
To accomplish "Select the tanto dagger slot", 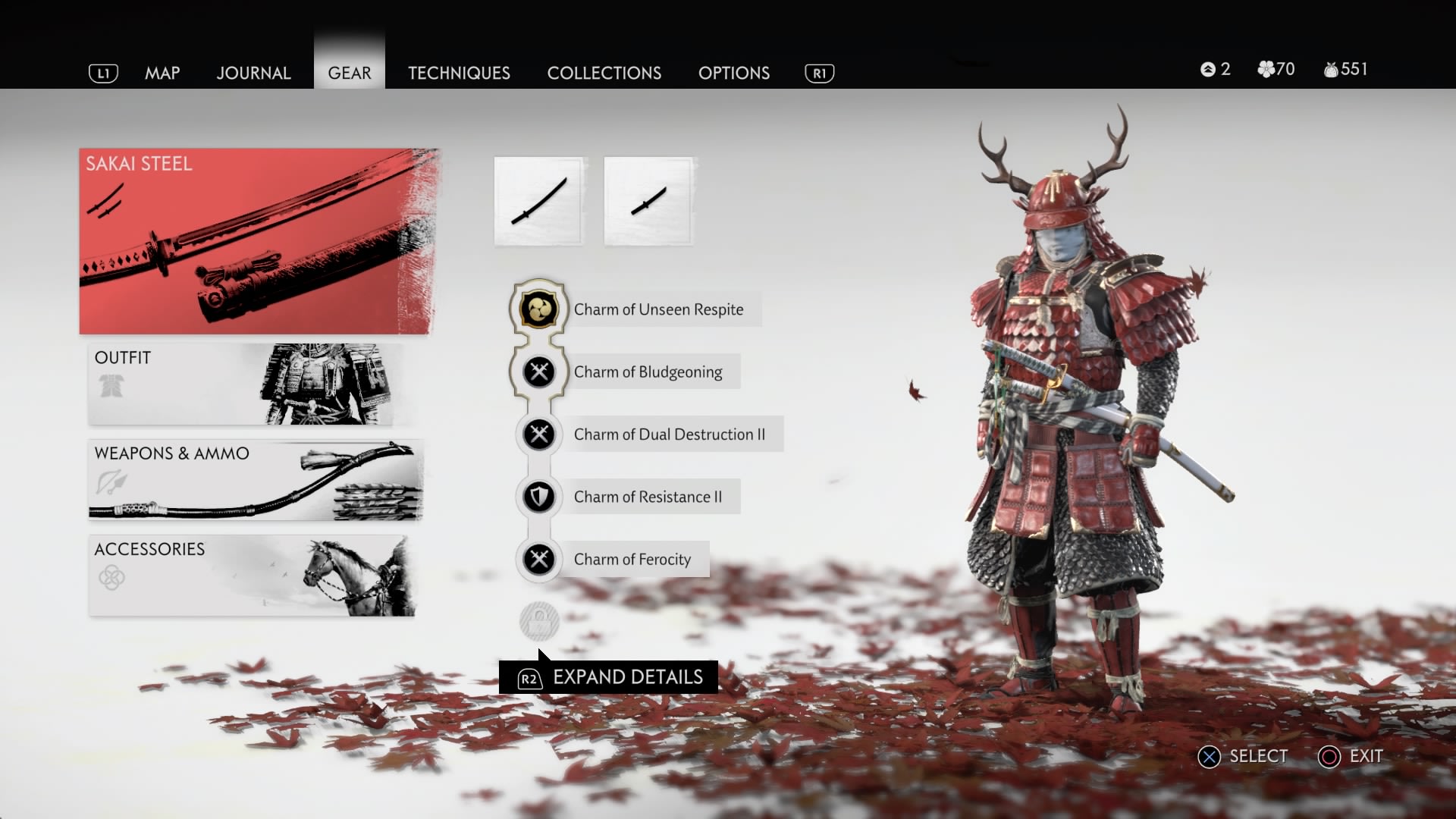I will point(648,201).
